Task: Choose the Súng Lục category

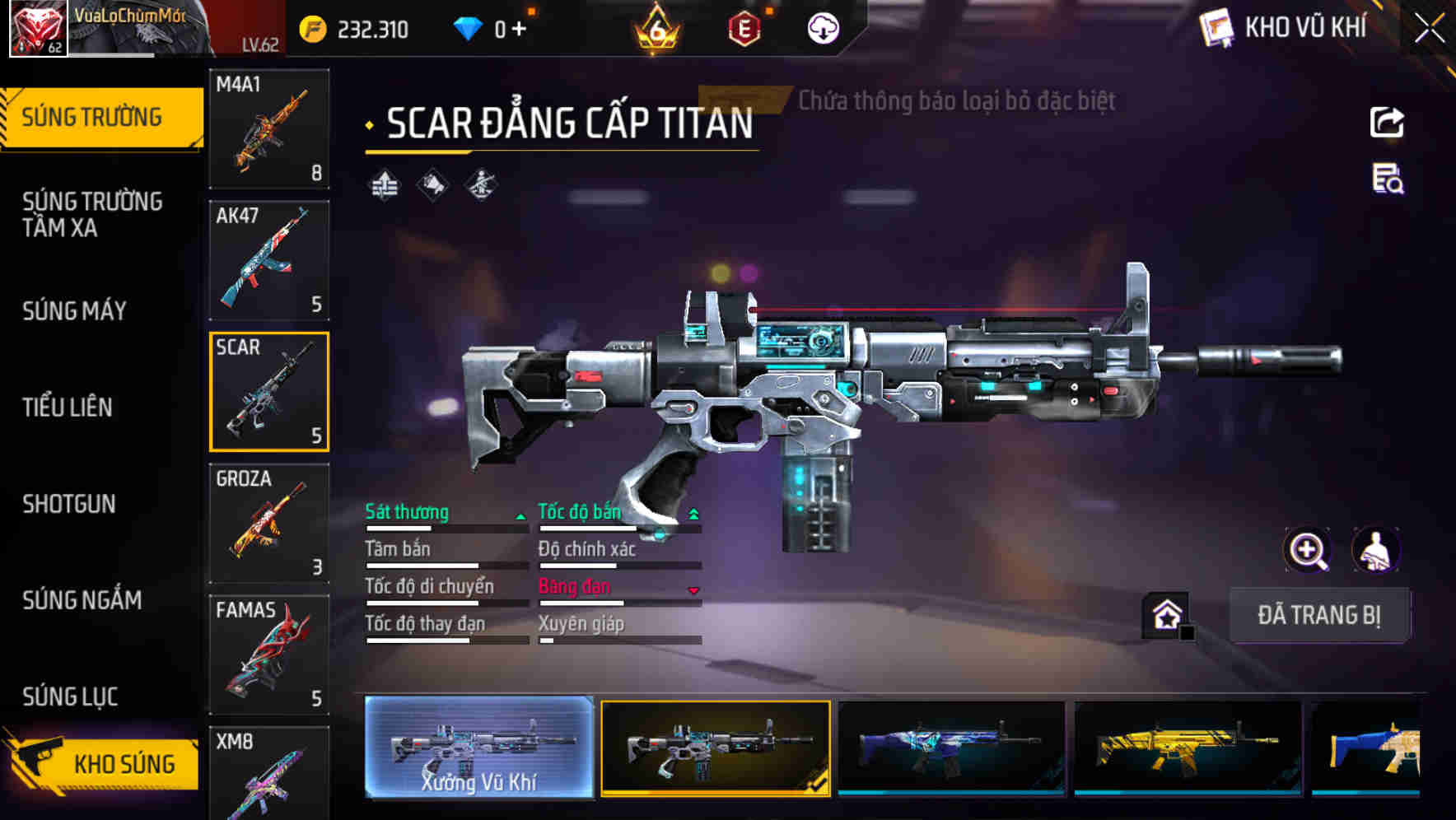Action: [70, 697]
